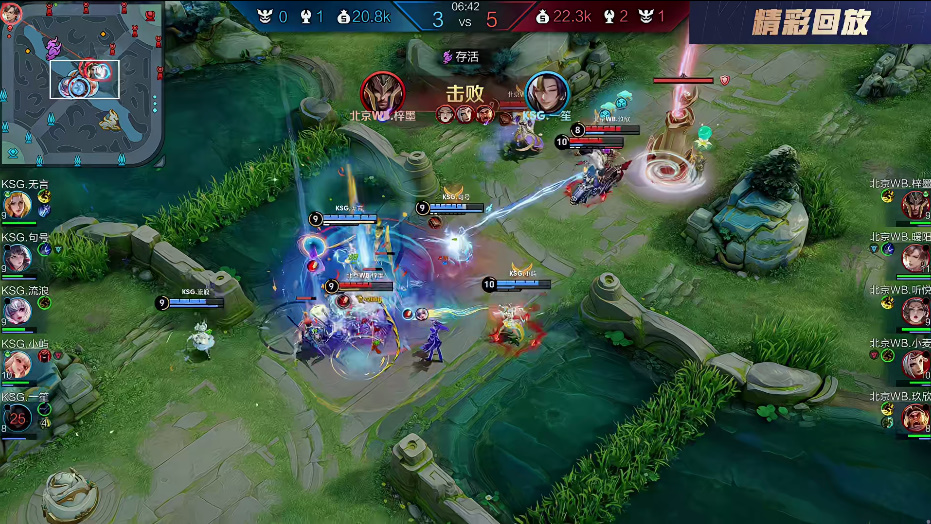Image resolution: width=931 pixels, height=524 pixels.
Task: Select 北京WB.梓墨 in the red team list
Action: click(x=914, y=205)
